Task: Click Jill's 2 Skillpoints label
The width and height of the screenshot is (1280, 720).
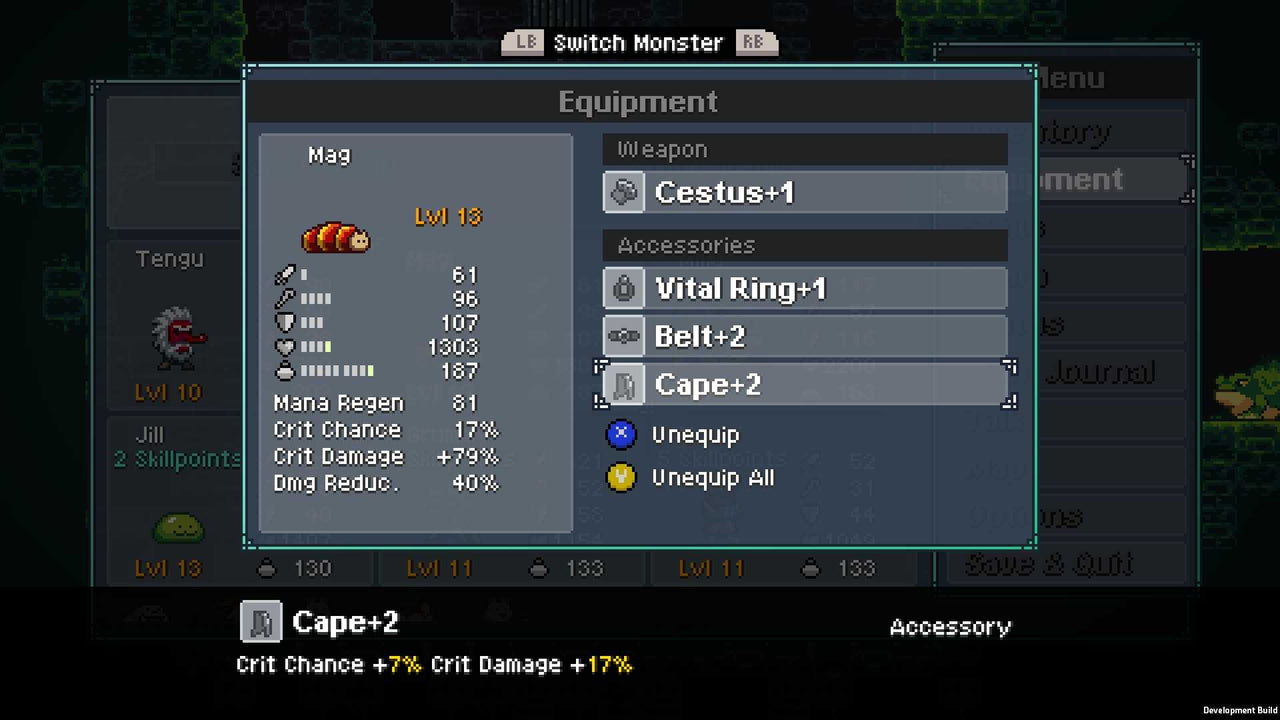Action: 176,458
